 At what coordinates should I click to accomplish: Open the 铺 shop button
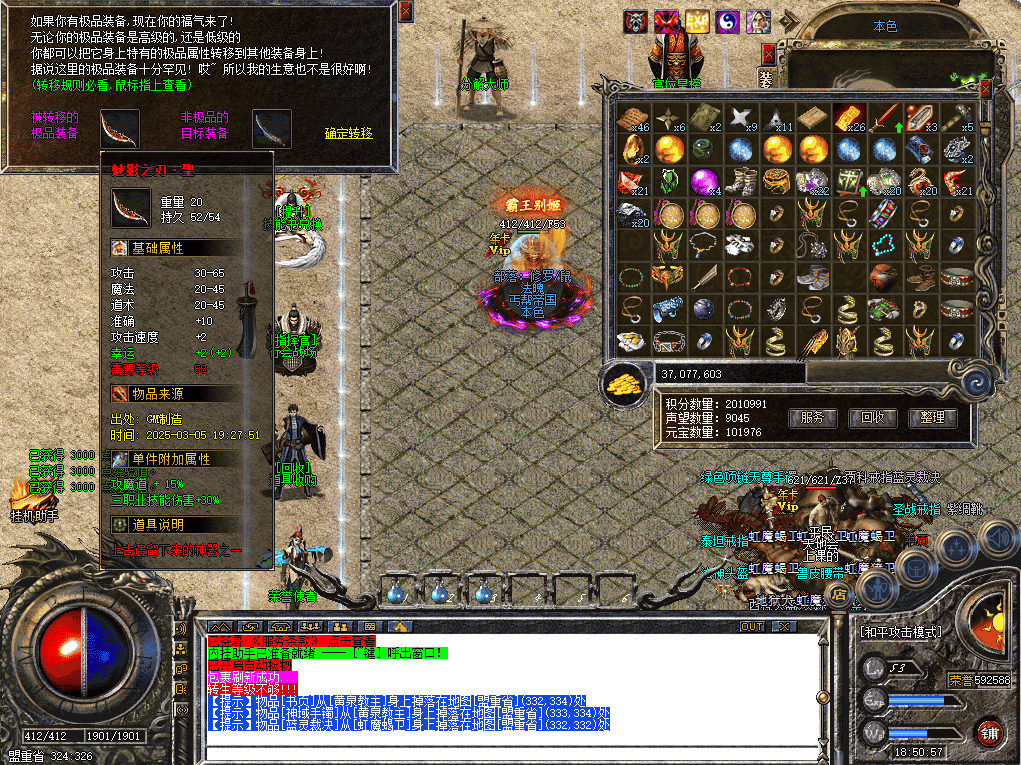pos(988,733)
